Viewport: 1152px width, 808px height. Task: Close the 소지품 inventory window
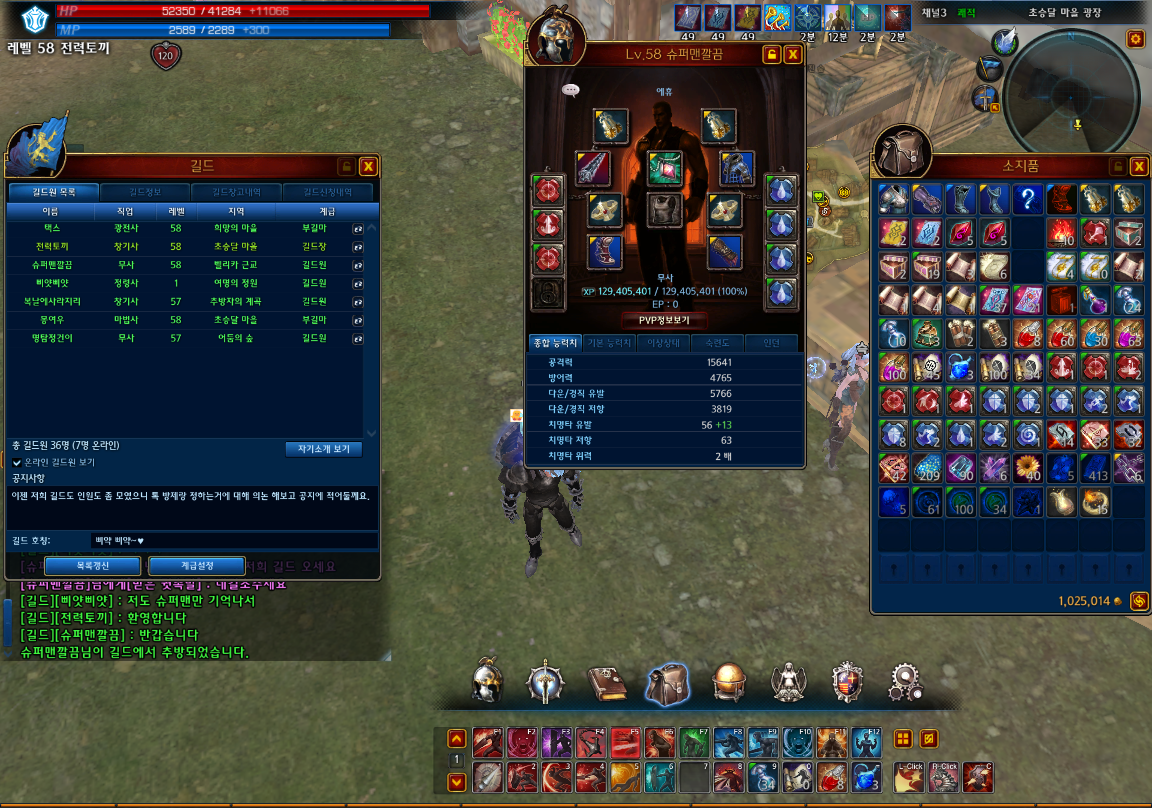(x=1138, y=166)
